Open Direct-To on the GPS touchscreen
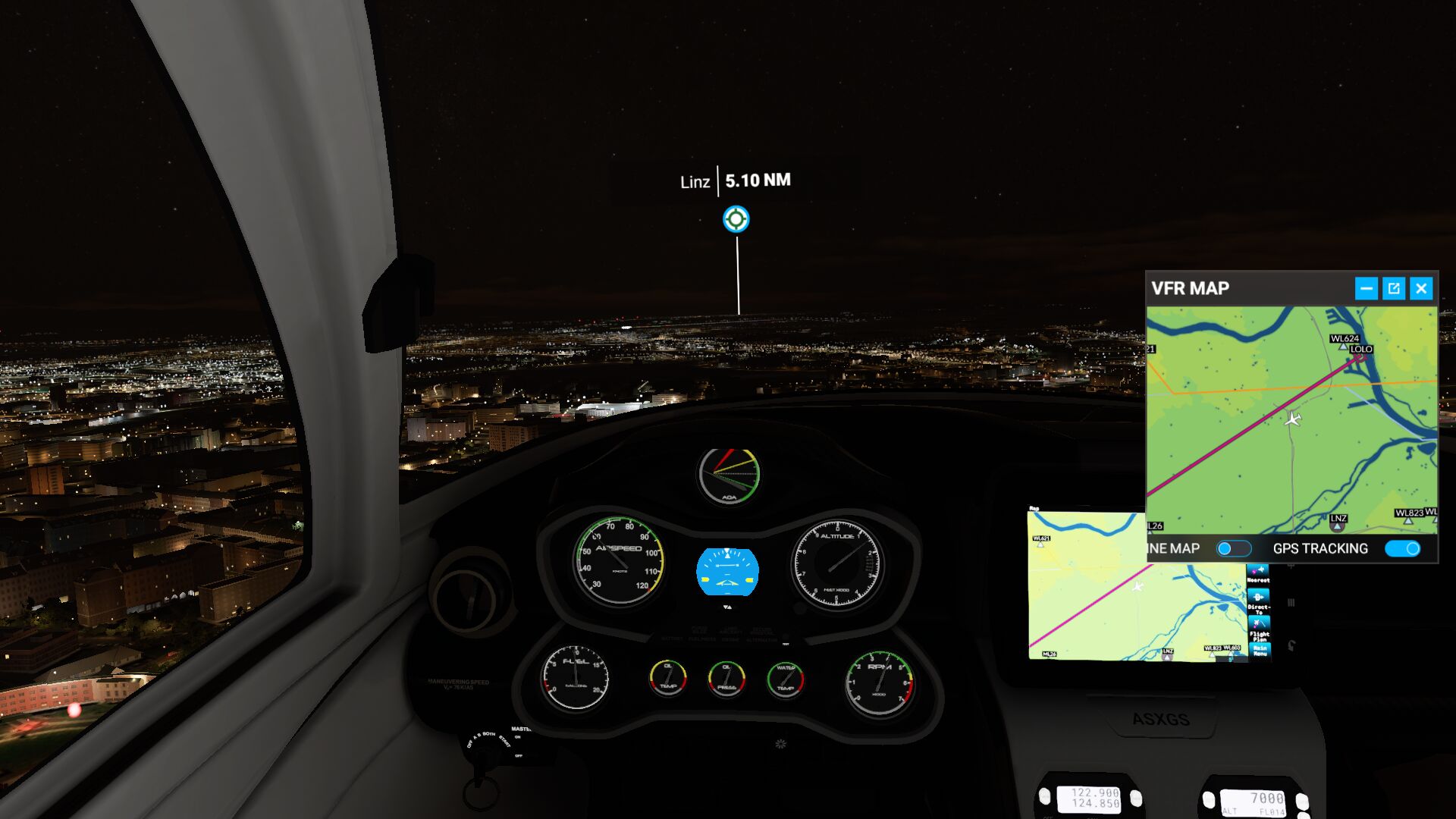This screenshot has height=819, width=1456. 1258,601
